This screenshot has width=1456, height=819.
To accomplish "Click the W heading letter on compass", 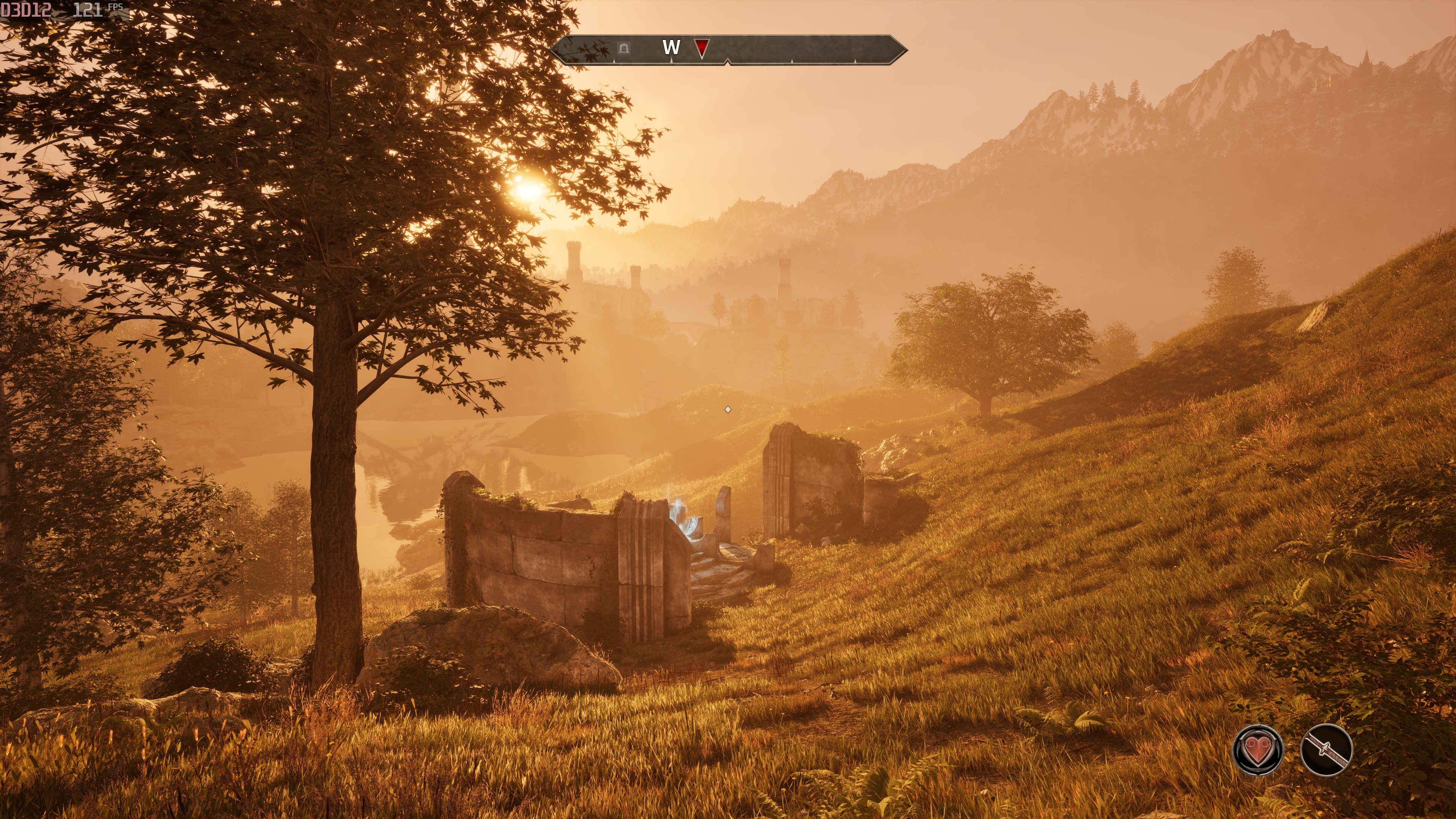I will [671, 47].
